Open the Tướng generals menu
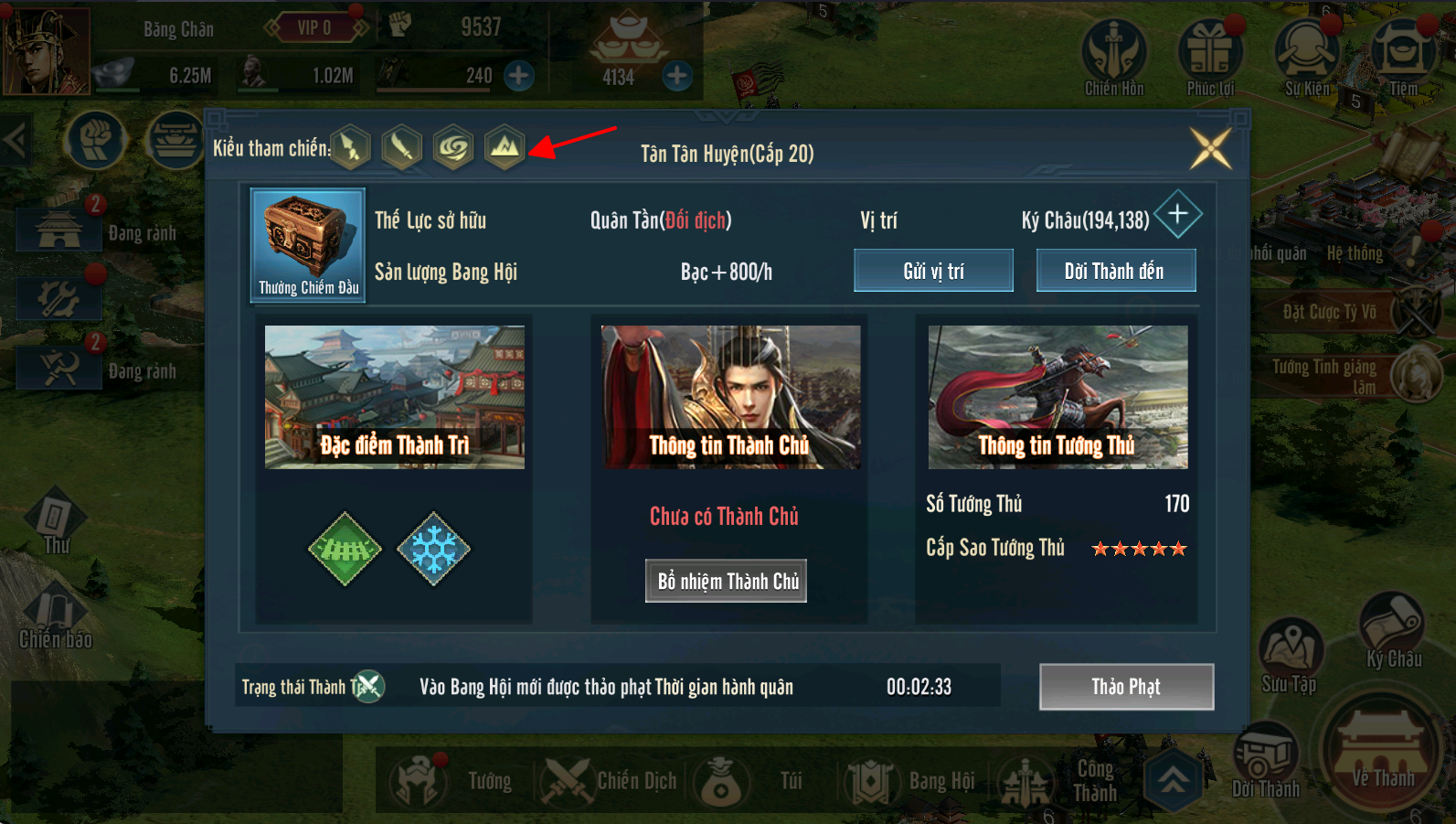Viewport: 1456px width, 824px height. click(x=452, y=781)
